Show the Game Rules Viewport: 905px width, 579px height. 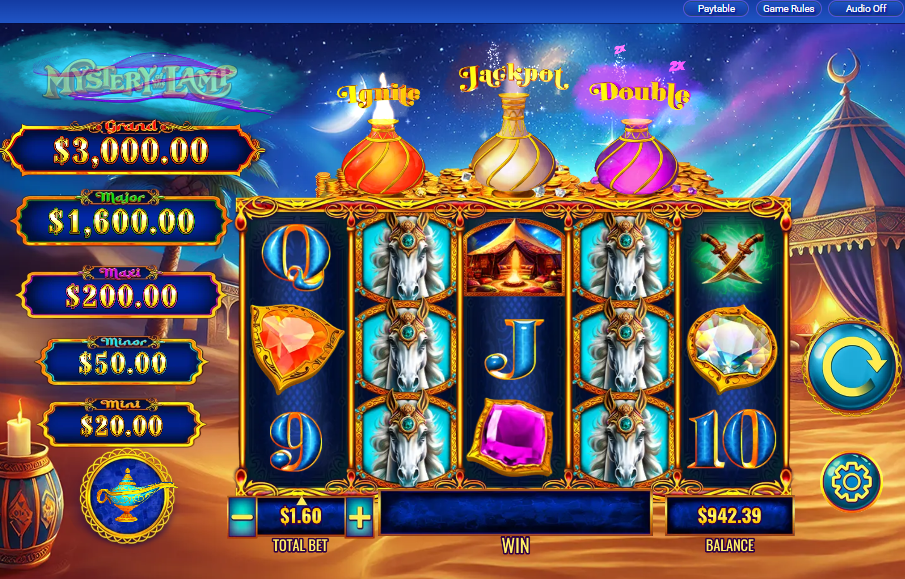point(789,9)
